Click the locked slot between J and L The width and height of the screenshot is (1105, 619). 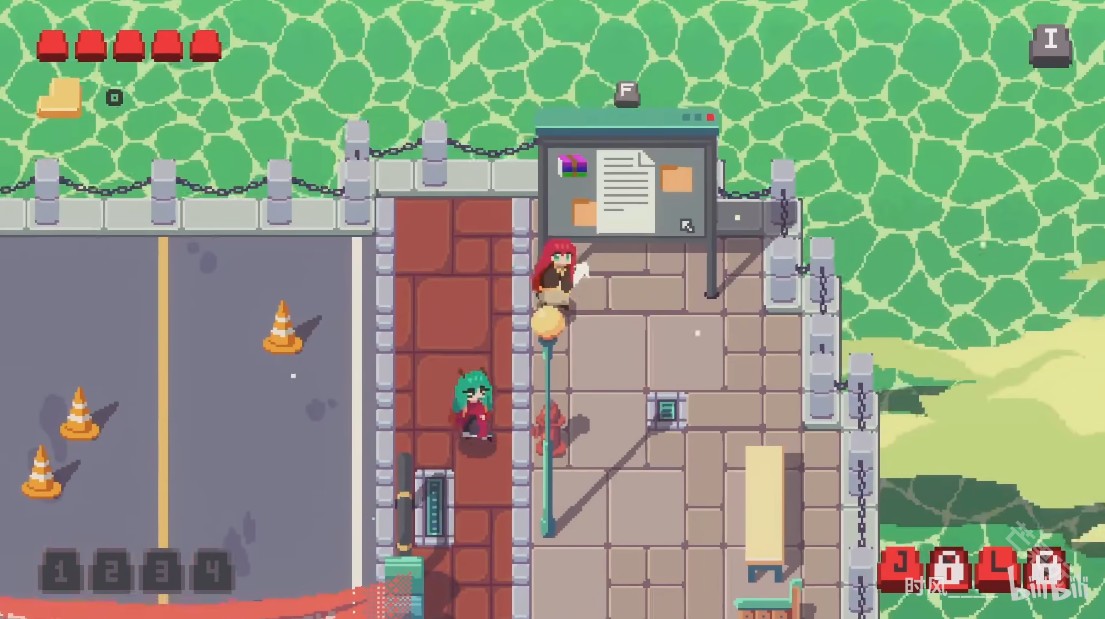[948, 569]
